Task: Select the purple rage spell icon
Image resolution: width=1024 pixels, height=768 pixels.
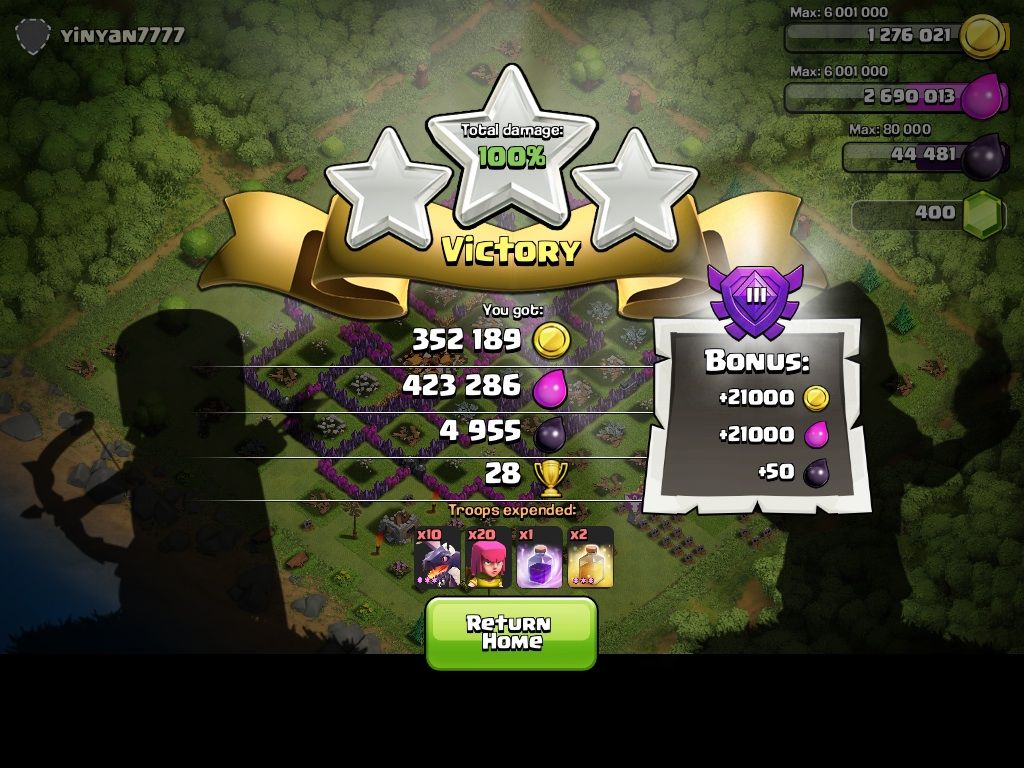Action: tap(539, 557)
